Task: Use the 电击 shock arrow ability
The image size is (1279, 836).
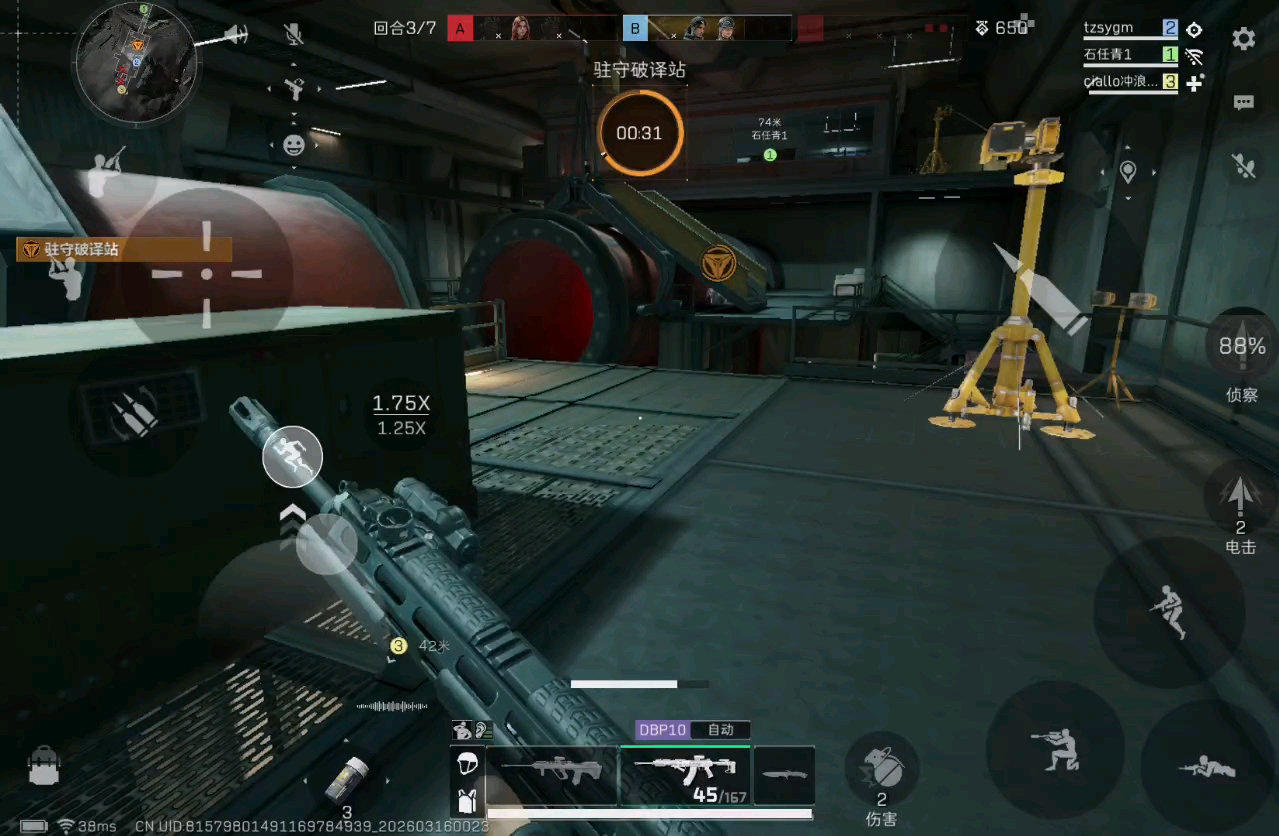Action: click(x=1240, y=500)
